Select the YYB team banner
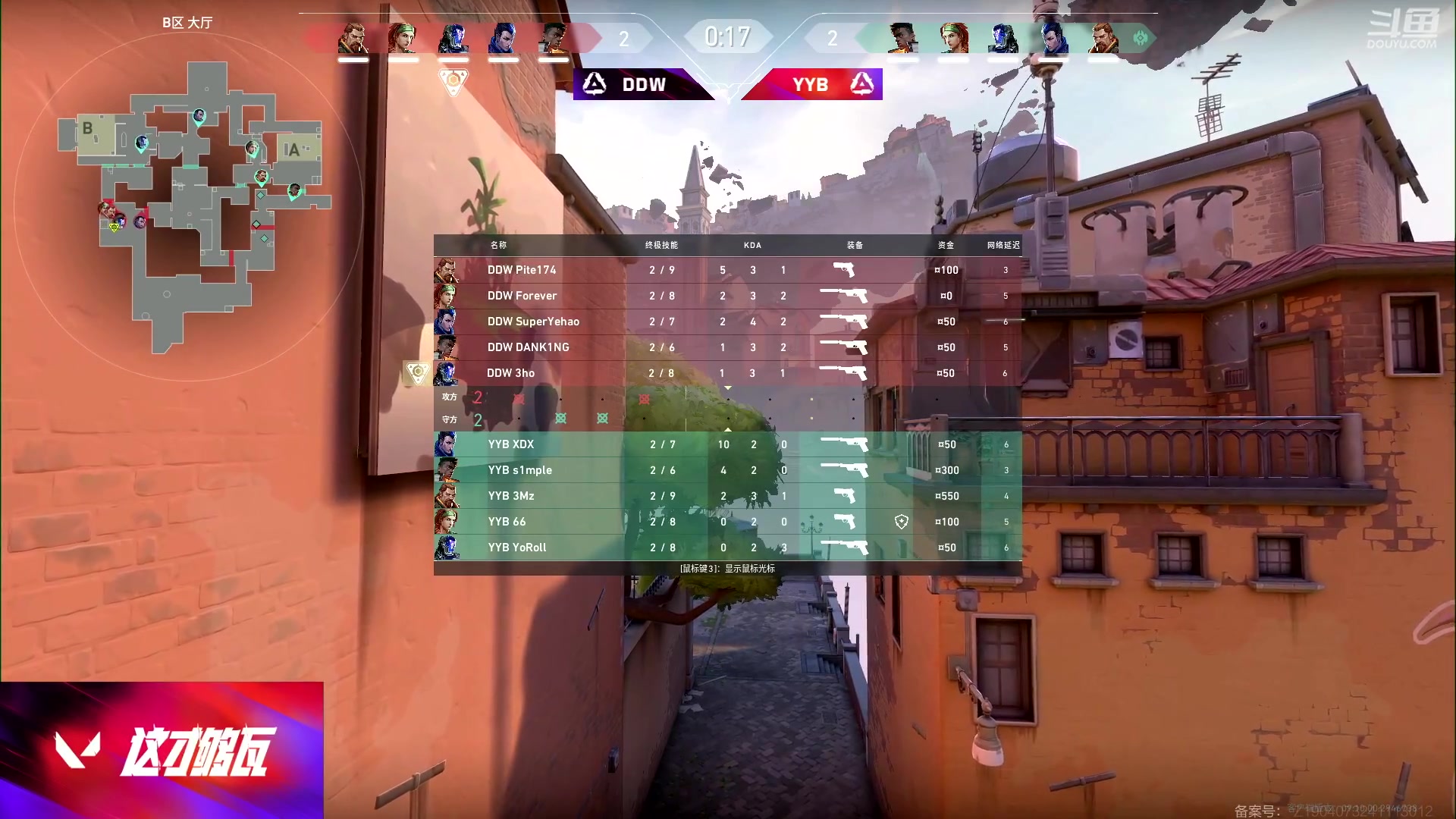Screen dimensions: 1456x819 [813, 84]
